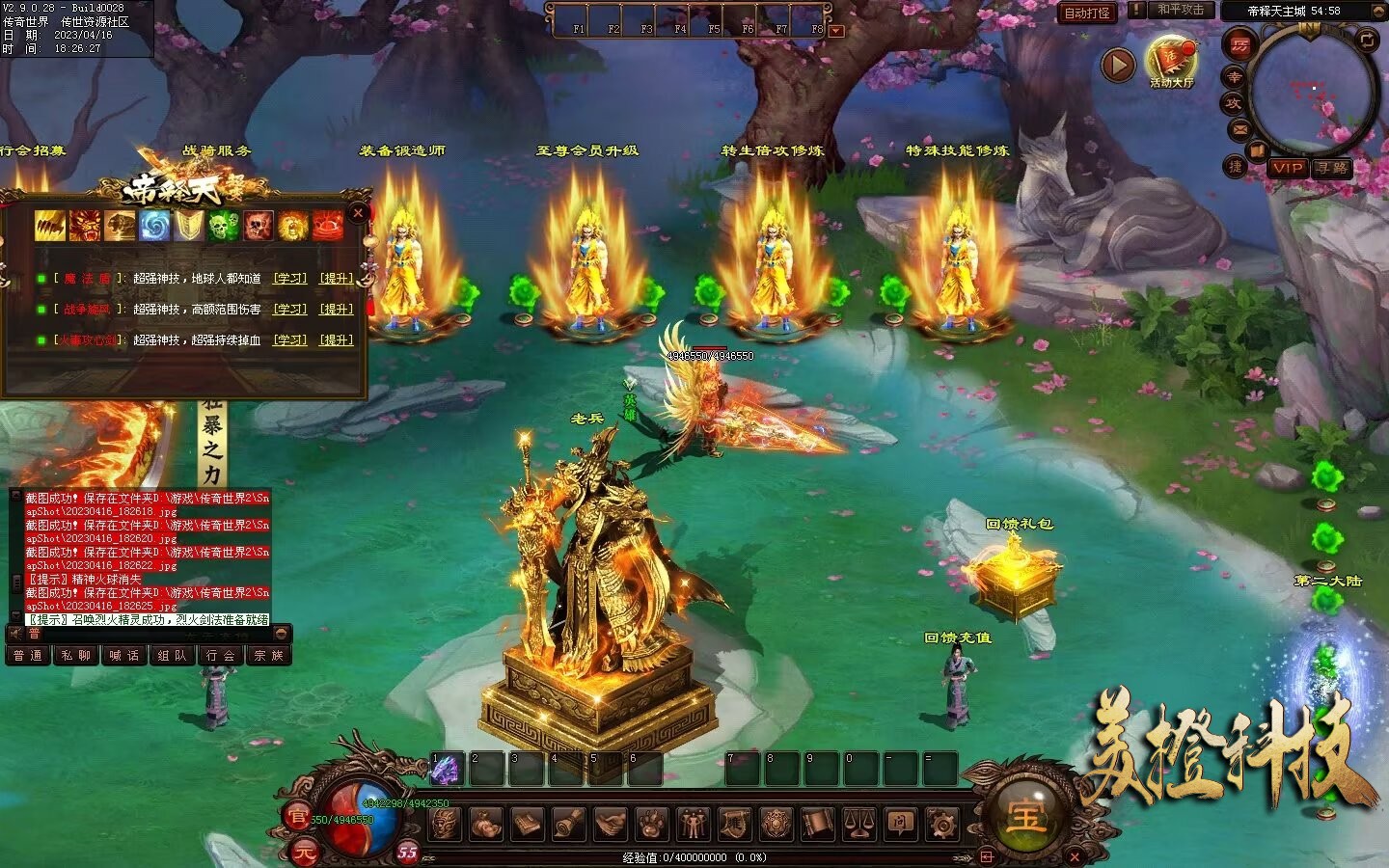Image resolution: width=1389 pixels, height=868 pixels.
Task: Select the blue swirl skill icon
Action: click(x=154, y=226)
